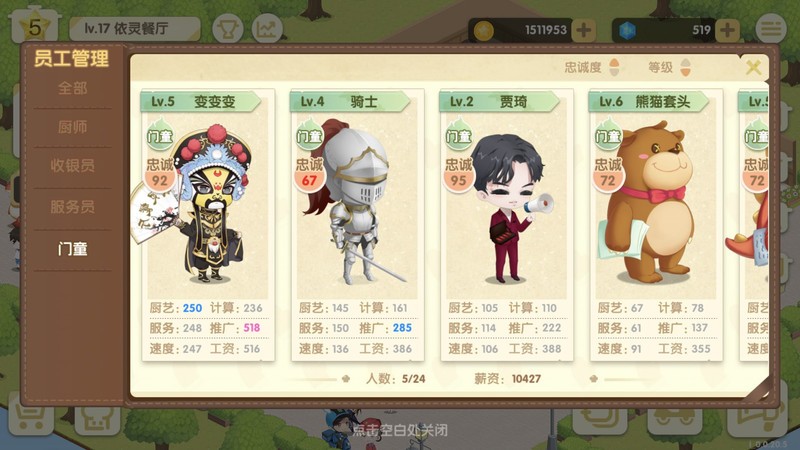Open the 贾琦 staff card
This screenshot has width=800, height=450.
tap(506, 225)
